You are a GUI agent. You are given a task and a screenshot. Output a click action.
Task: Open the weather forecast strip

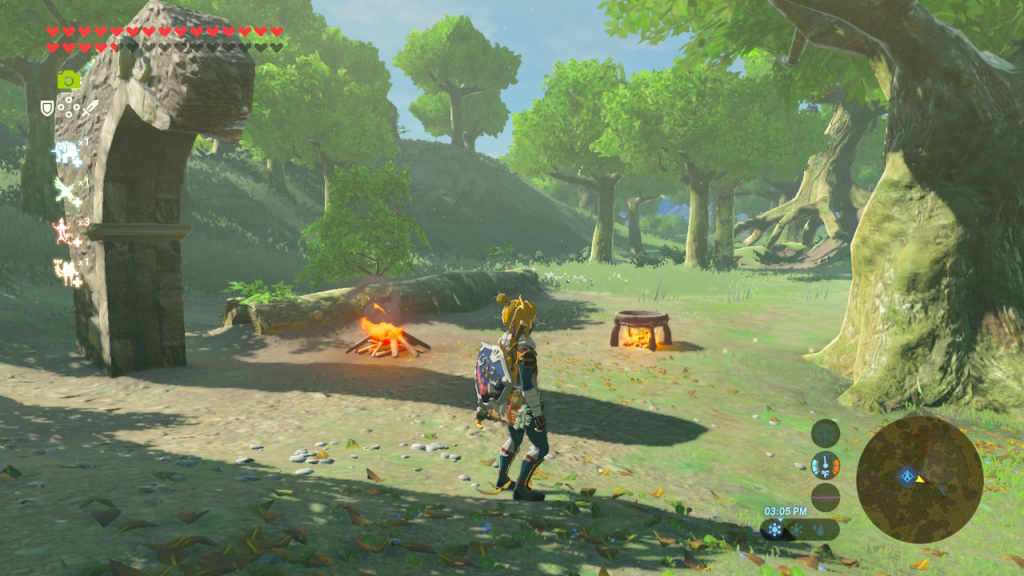point(799,530)
